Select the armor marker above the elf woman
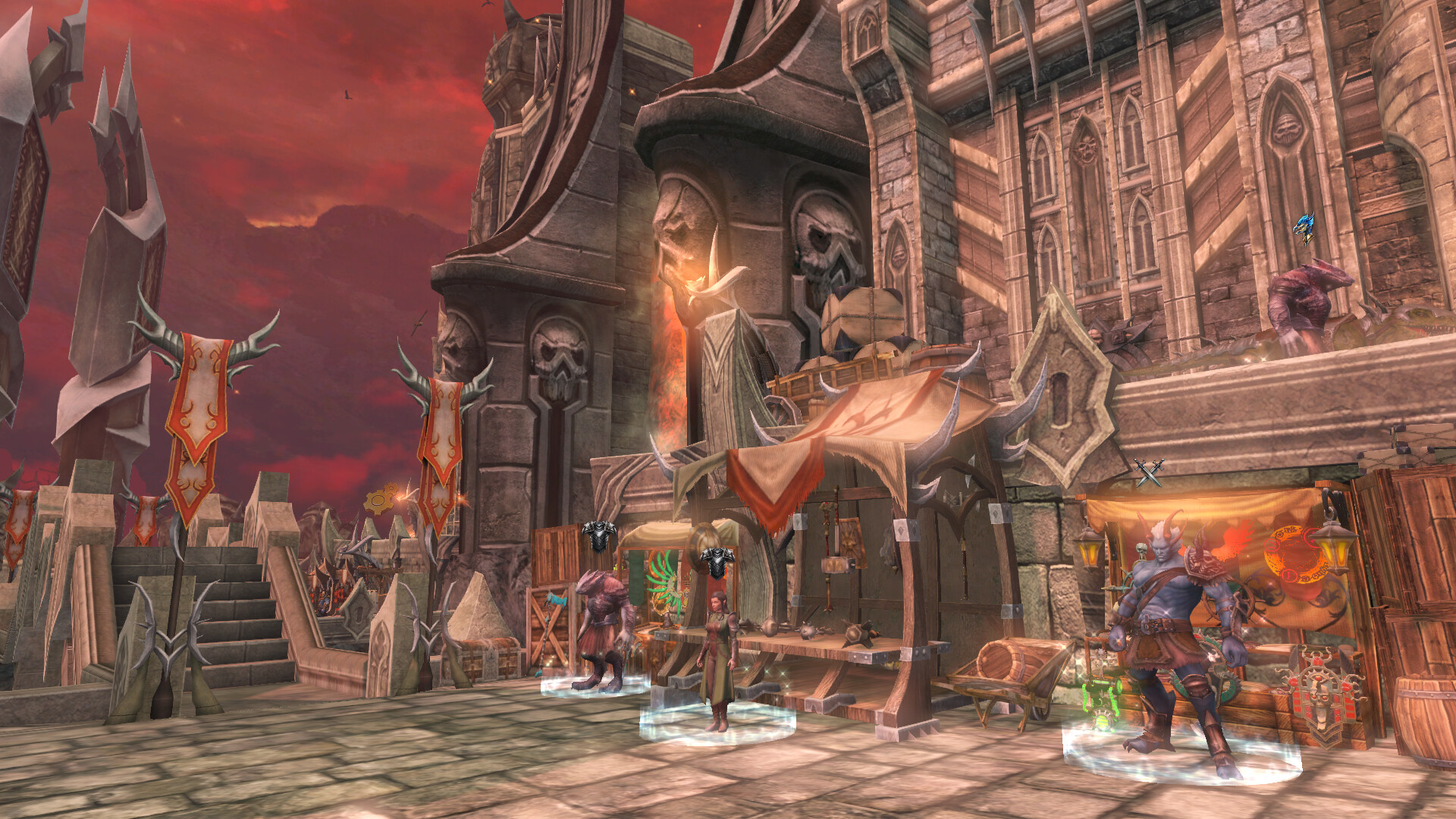The height and width of the screenshot is (819, 1456). coord(717,562)
